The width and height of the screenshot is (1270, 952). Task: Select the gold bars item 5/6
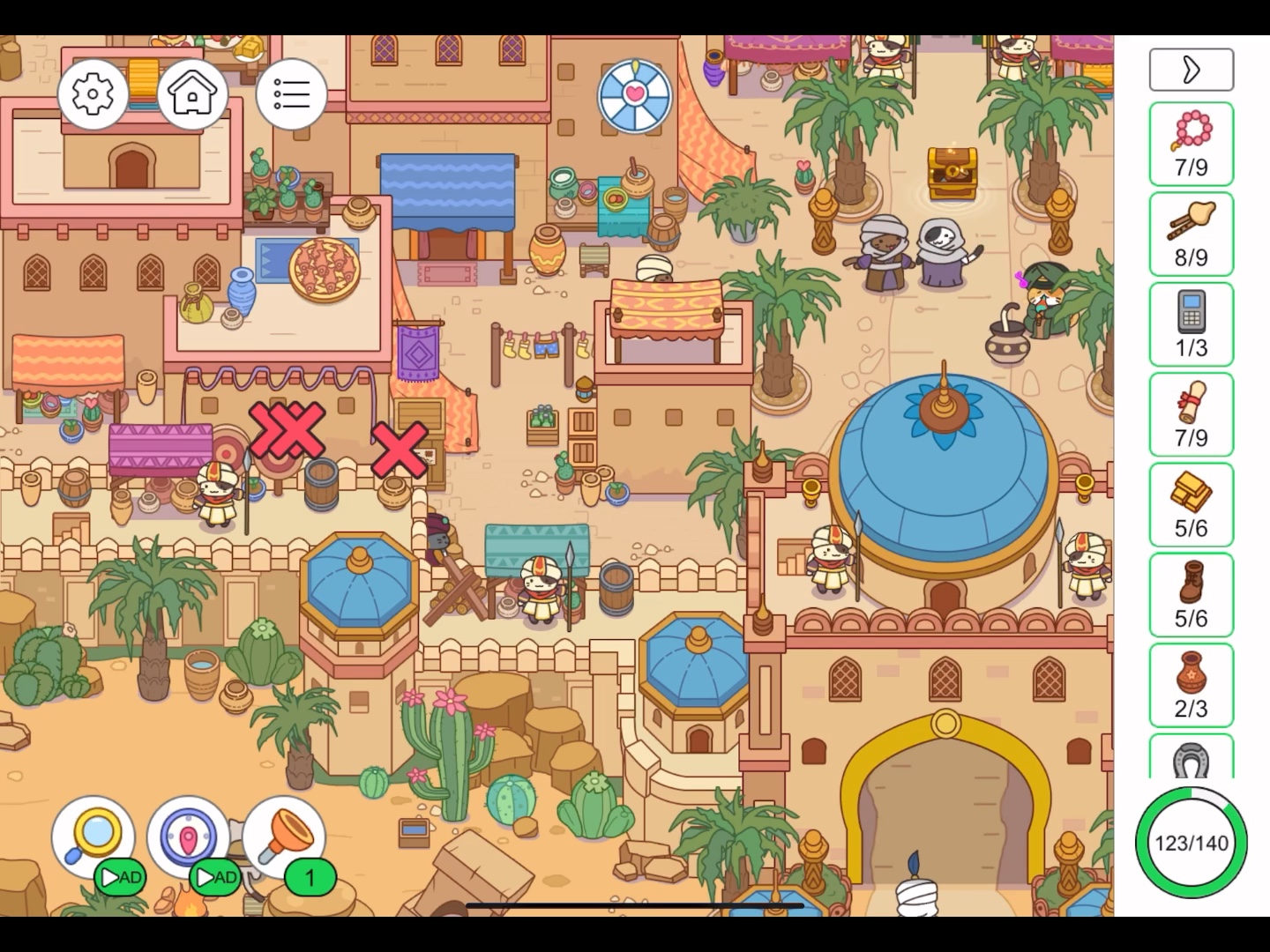point(1191,505)
